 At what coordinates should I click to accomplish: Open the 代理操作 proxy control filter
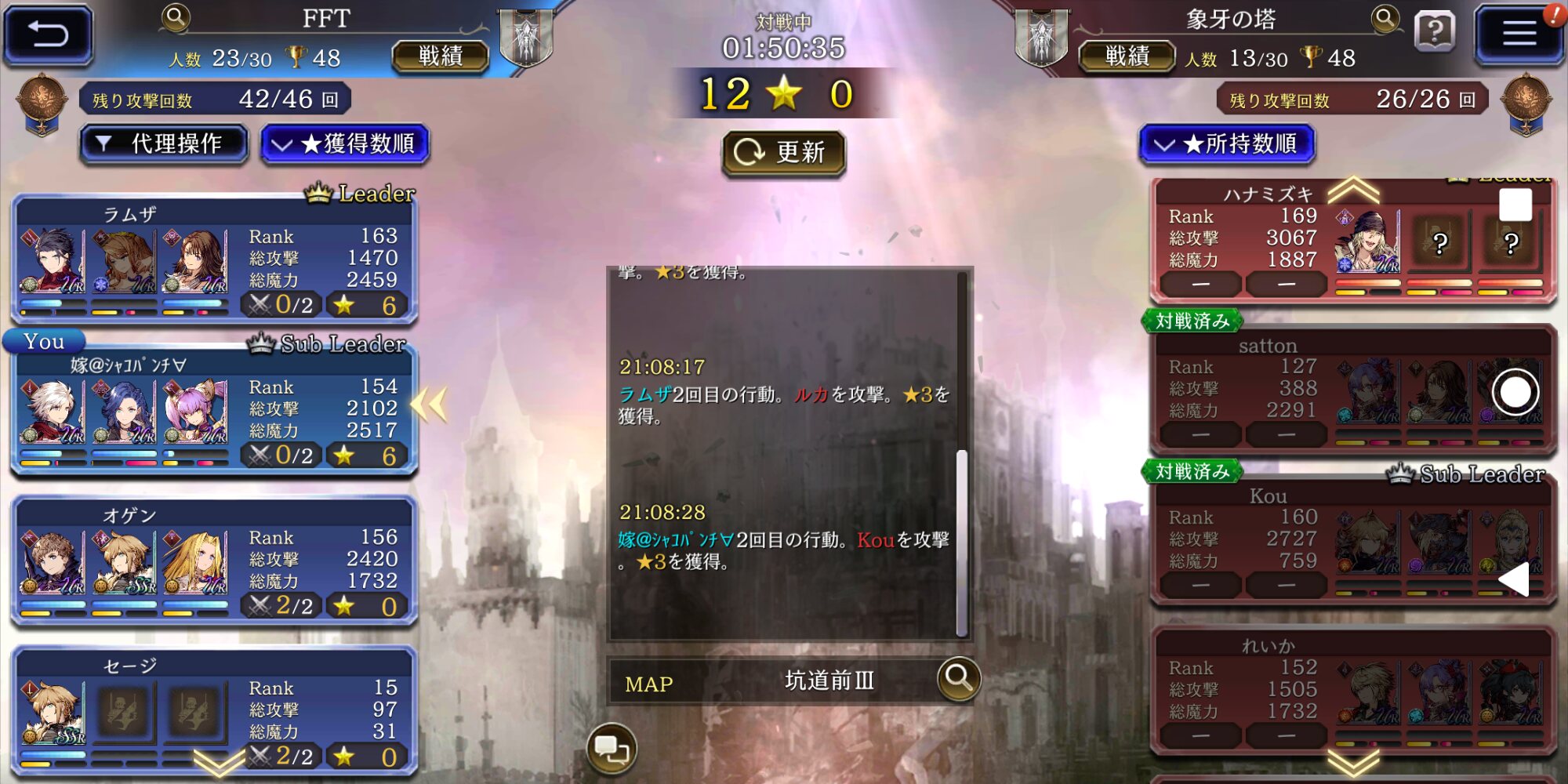(x=164, y=144)
